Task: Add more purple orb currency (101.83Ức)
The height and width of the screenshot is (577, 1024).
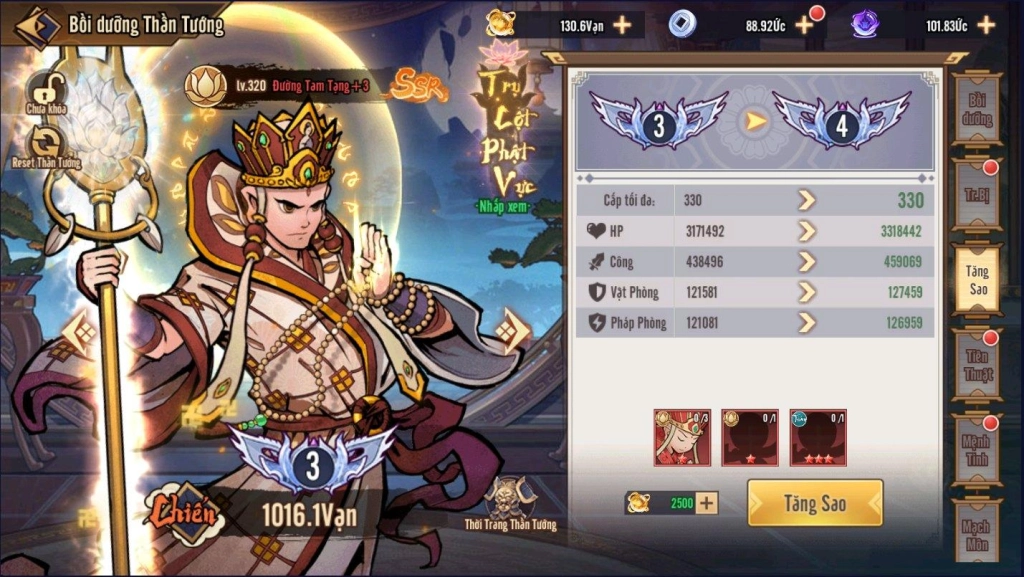Action: [986, 25]
